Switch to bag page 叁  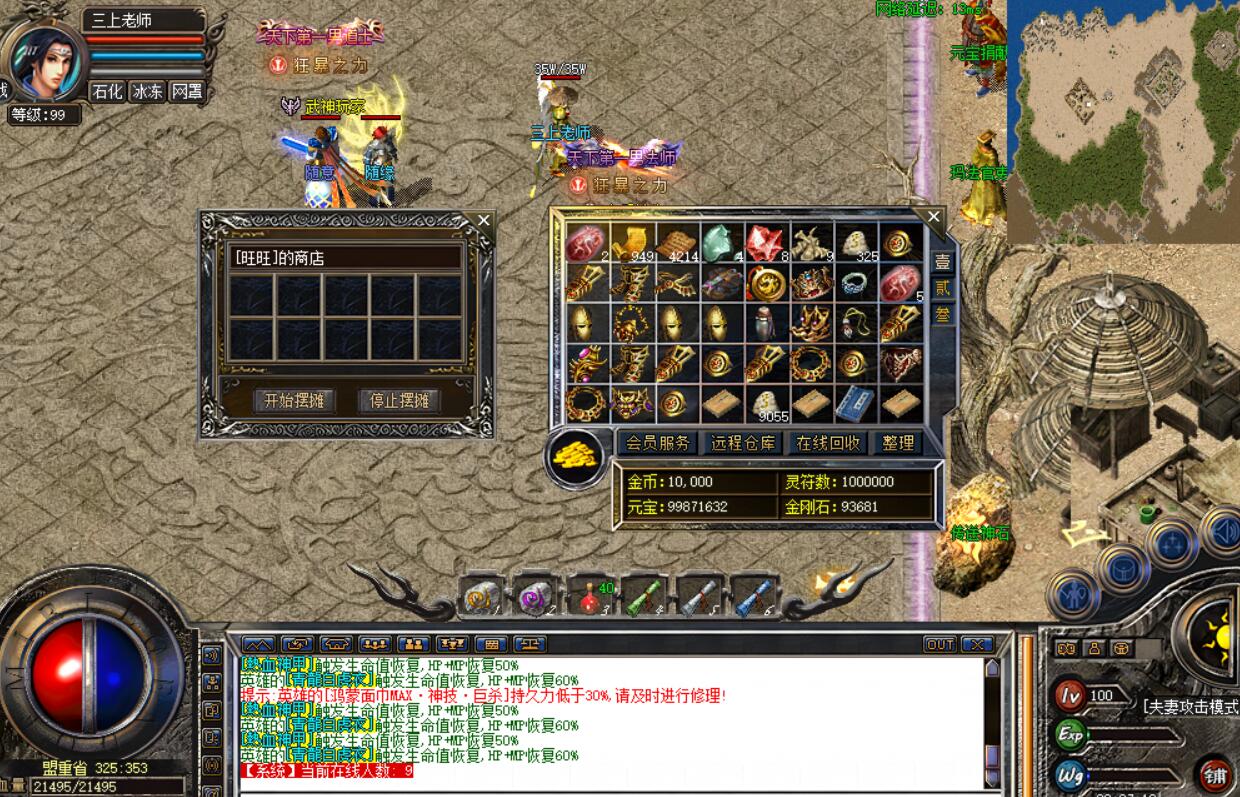click(x=942, y=314)
